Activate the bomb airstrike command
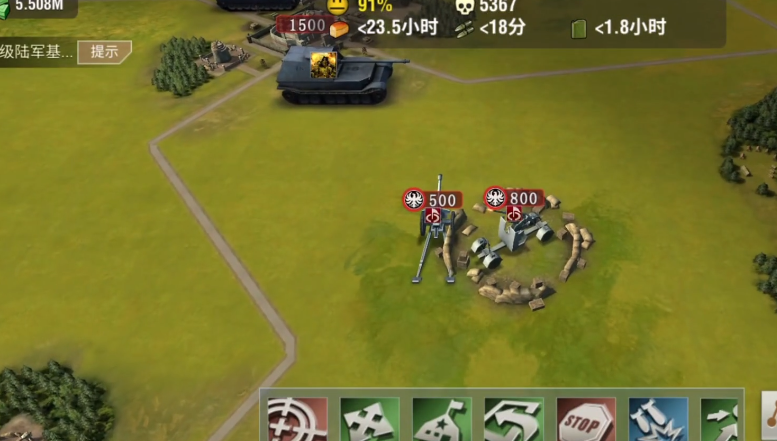Viewport: 777px width, 441px height. click(x=658, y=419)
